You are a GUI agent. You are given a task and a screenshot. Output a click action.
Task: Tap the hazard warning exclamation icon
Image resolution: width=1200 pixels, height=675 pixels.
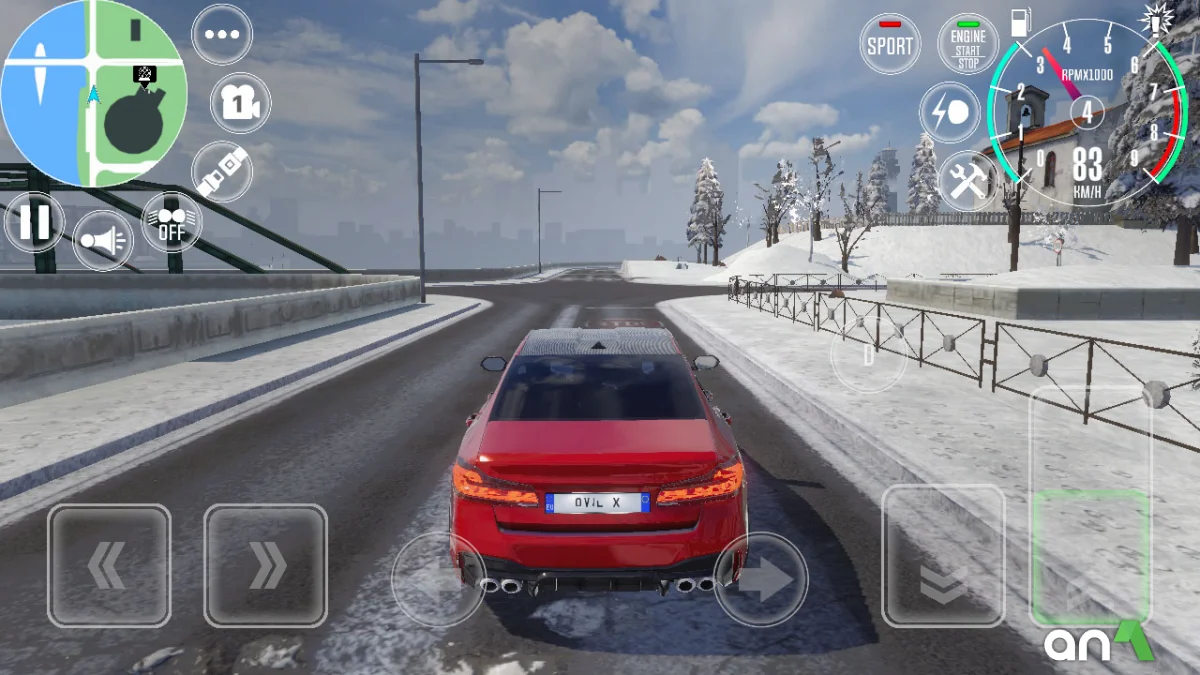tap(1155, 20)
